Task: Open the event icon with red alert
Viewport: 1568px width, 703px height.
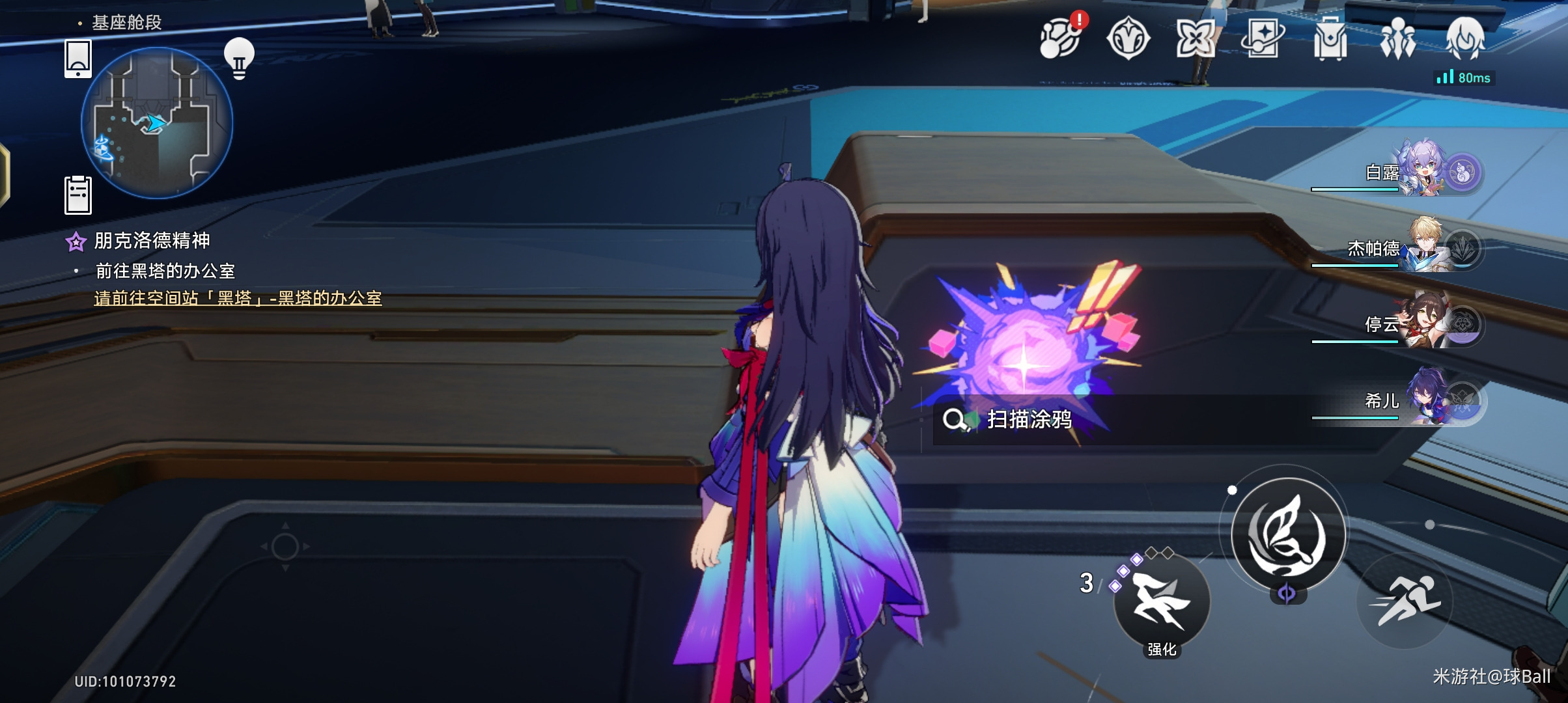Action: pos(1060,39)
